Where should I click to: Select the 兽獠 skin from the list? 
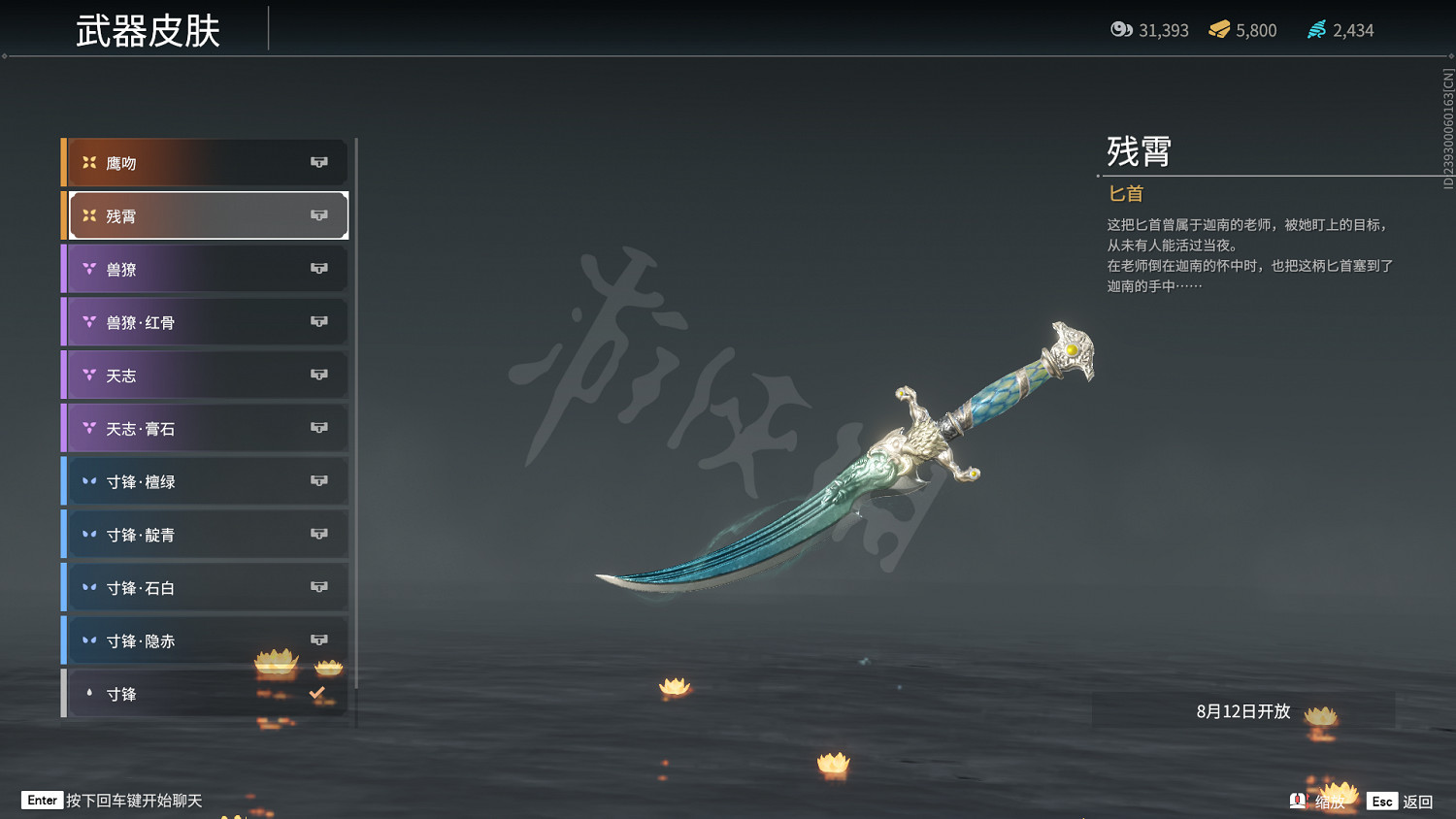tap(175, 268)
